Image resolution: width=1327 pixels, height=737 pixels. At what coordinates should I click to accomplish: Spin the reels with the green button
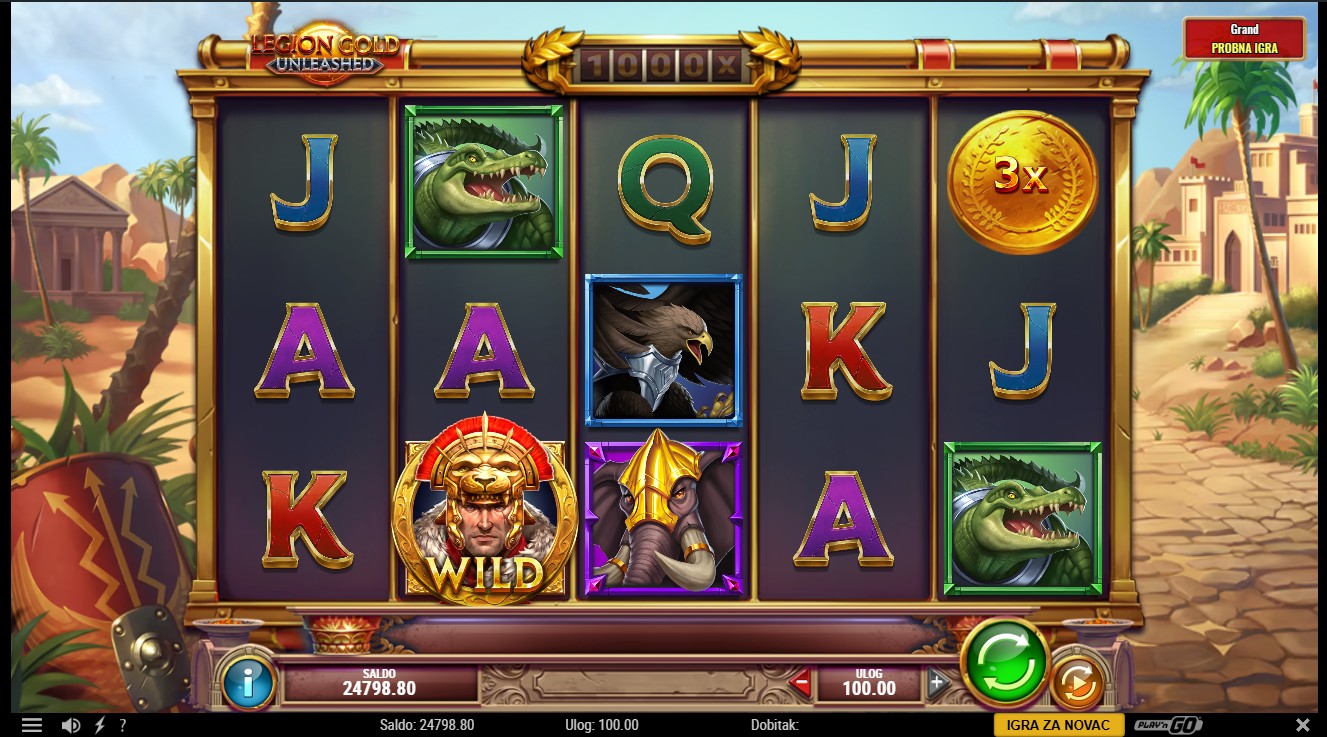coord(1005,663)
